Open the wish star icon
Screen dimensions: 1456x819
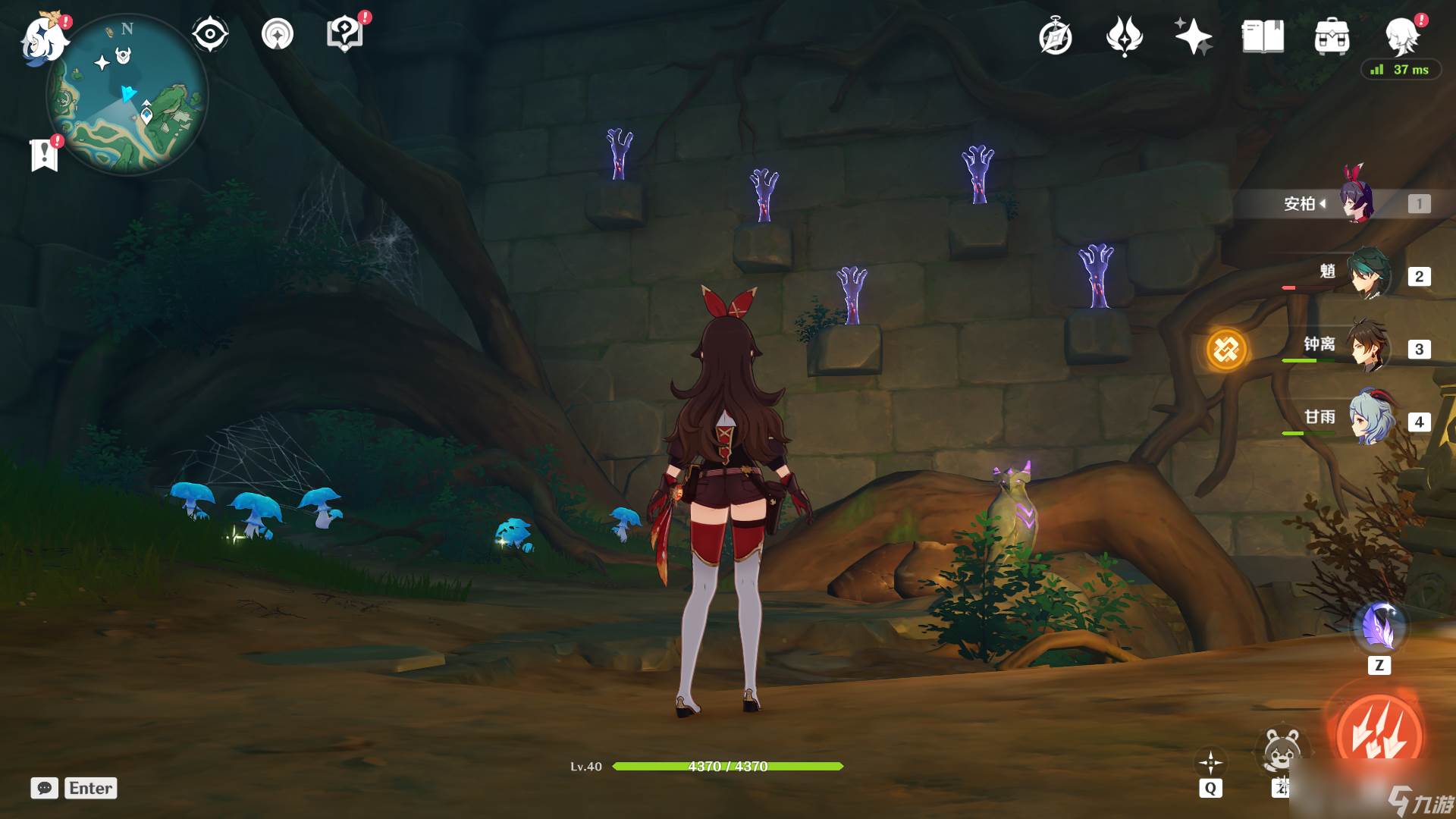tap(1193, 36)
